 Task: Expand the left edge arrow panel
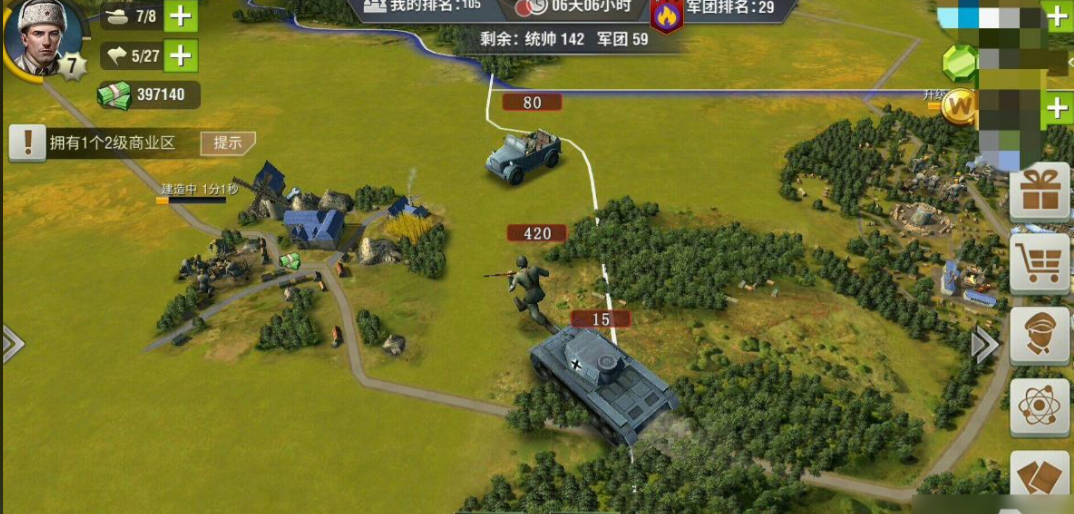click(10, 344)
